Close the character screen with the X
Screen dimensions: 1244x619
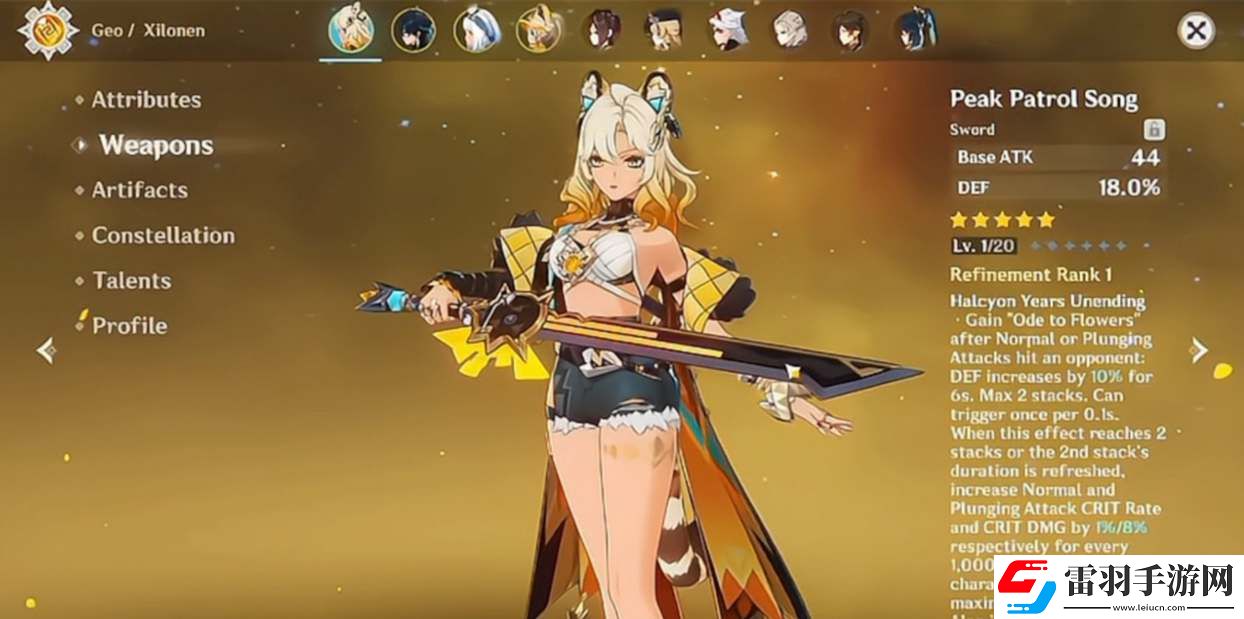[1195, 30]
